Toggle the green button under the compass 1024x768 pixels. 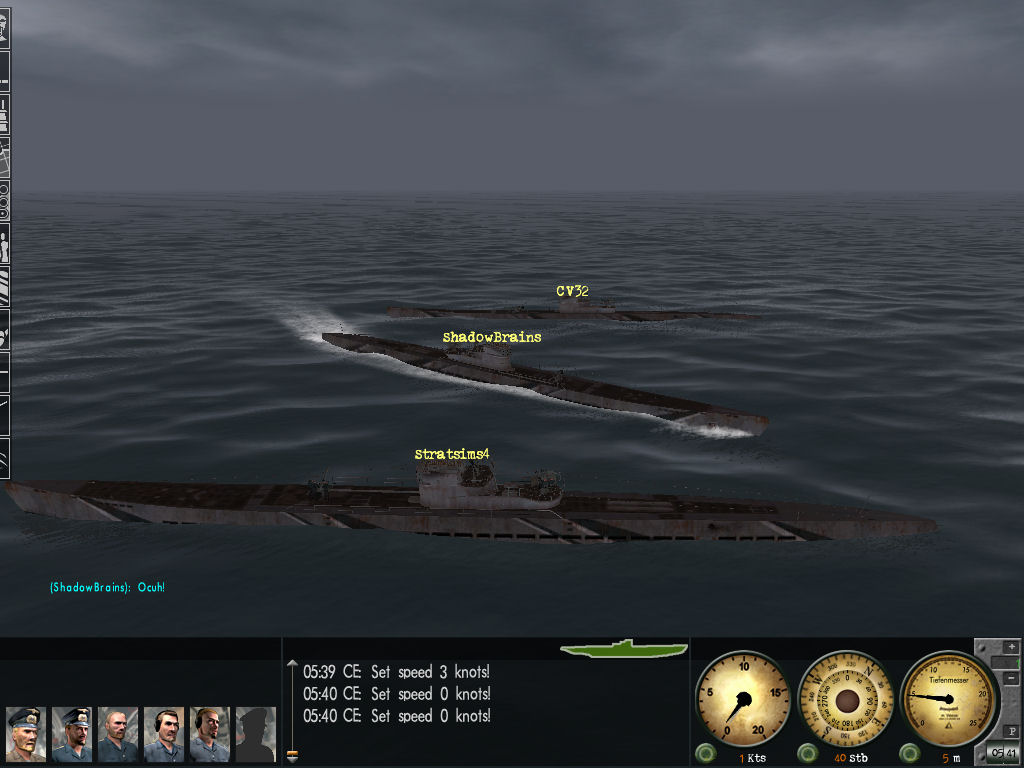tap(809, 752)
